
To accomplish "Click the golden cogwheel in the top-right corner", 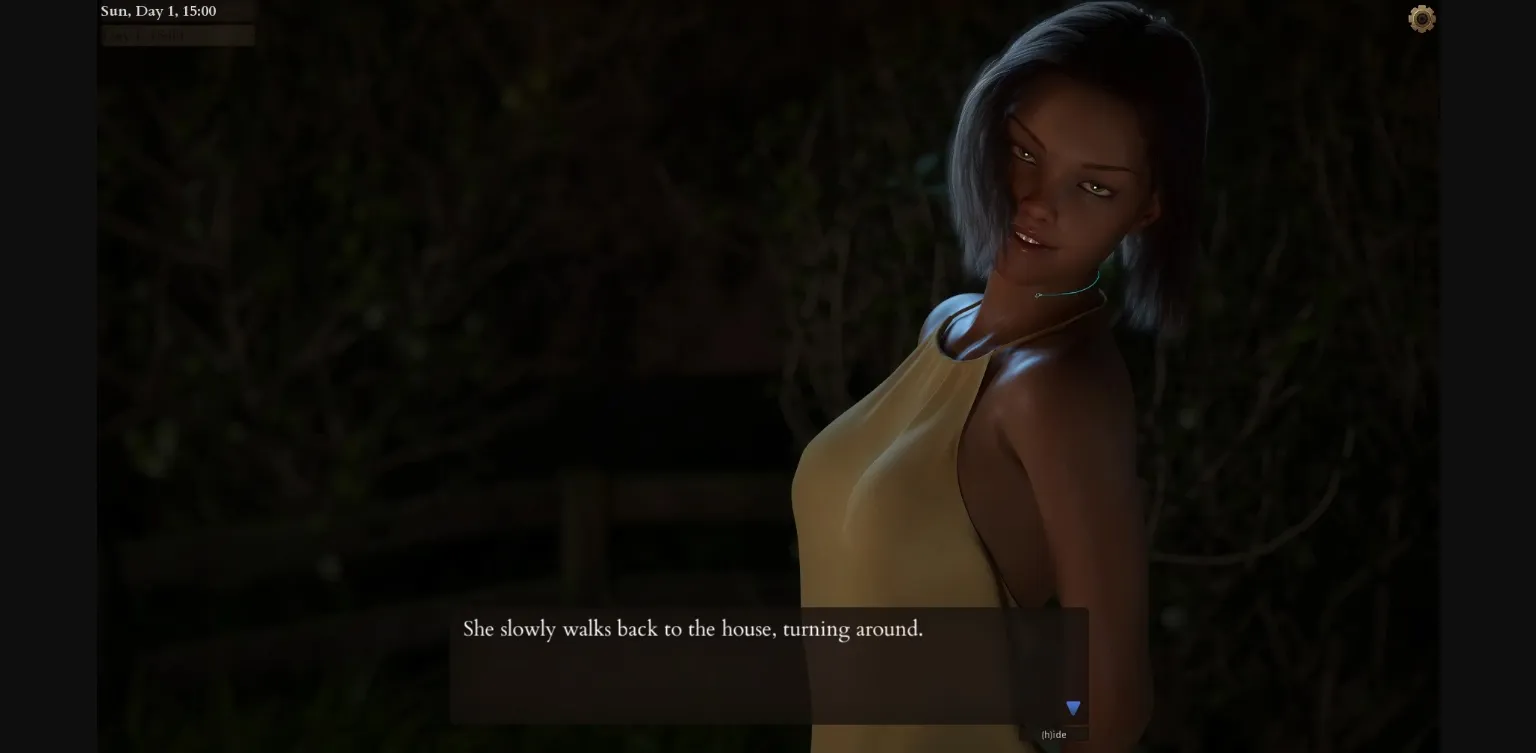I will (x=1421, y=18).
